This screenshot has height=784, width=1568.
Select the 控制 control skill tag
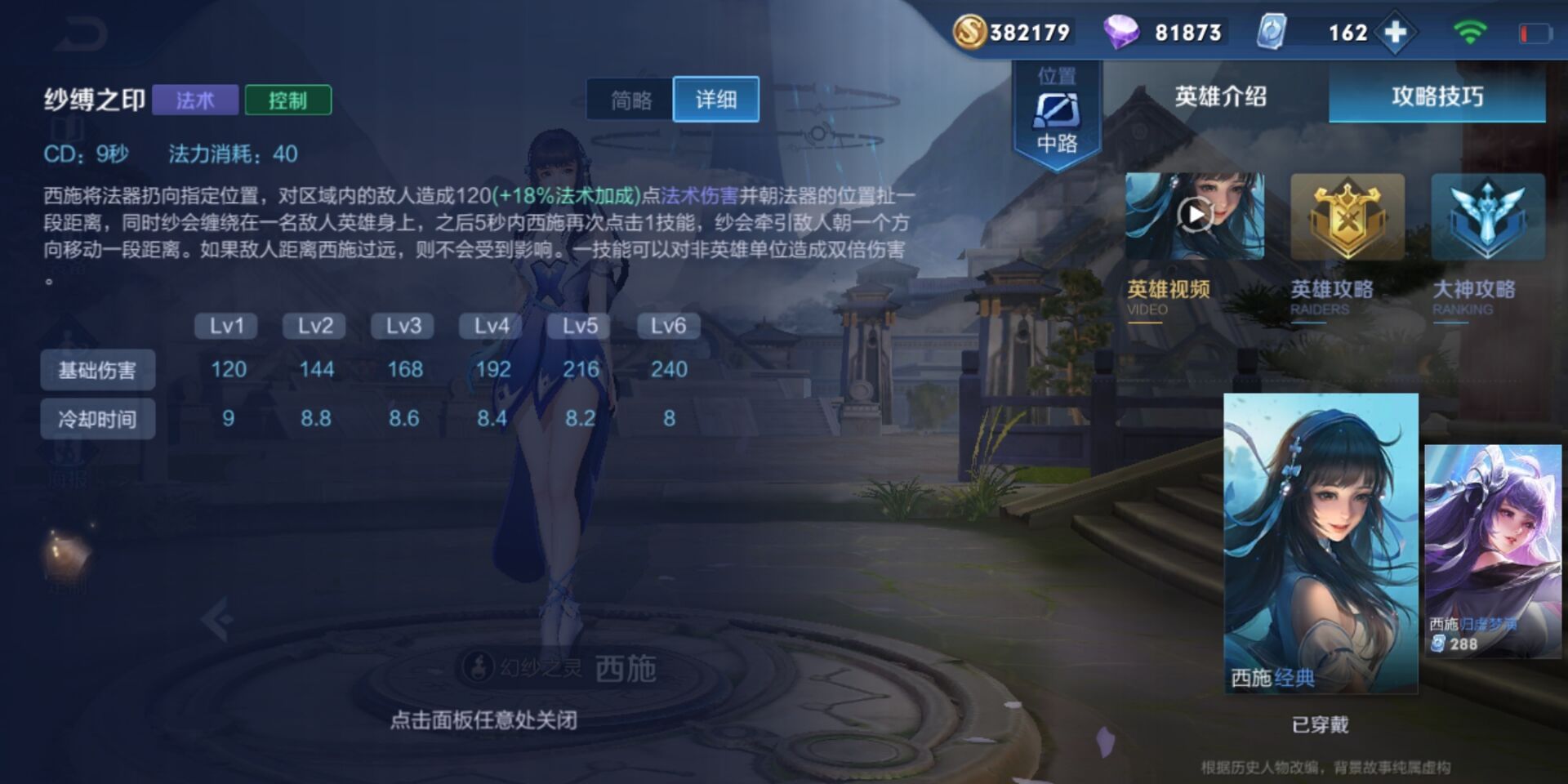[x=287, y=99]
